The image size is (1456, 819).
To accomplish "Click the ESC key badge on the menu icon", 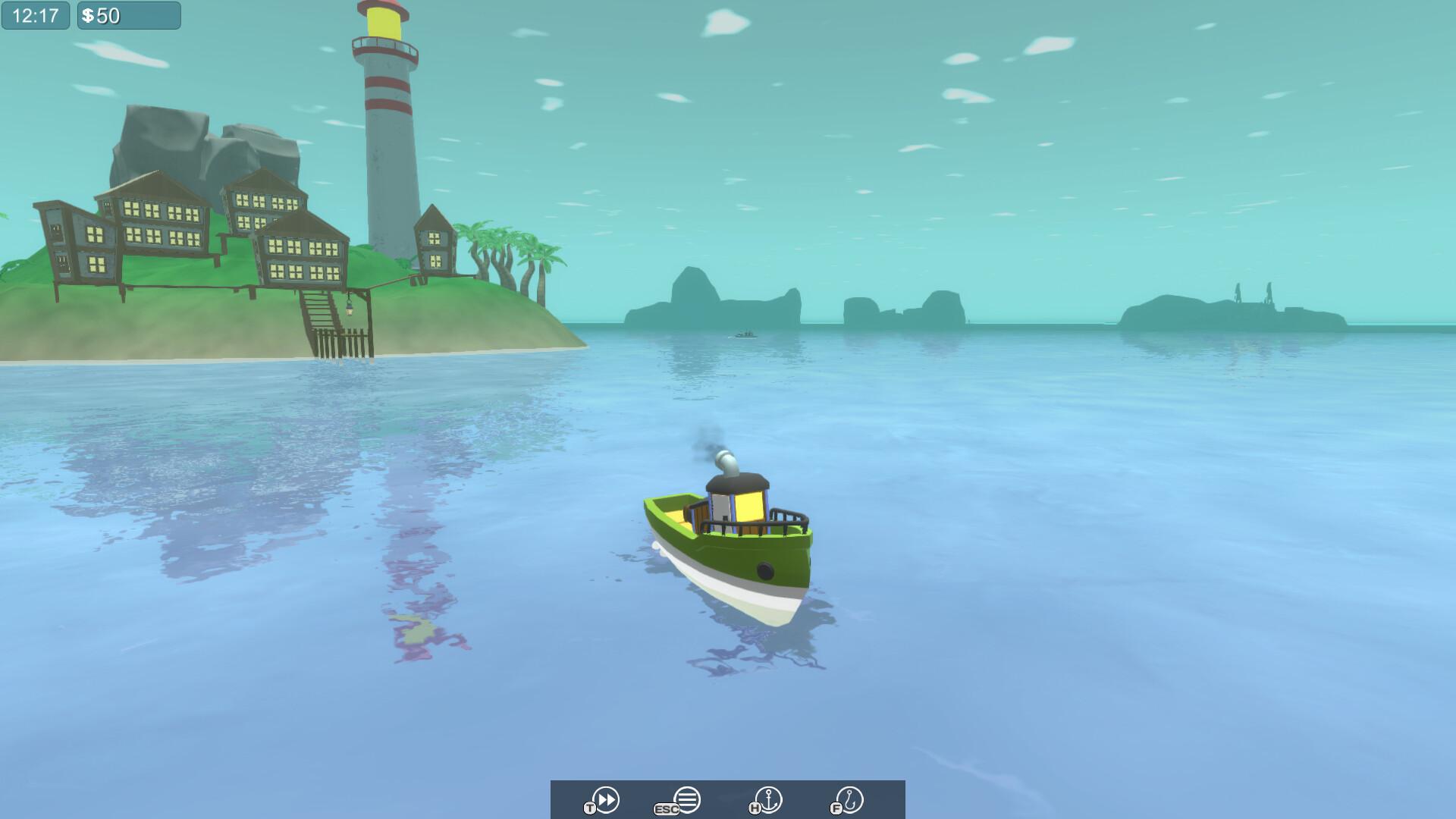I will point(665,808).
